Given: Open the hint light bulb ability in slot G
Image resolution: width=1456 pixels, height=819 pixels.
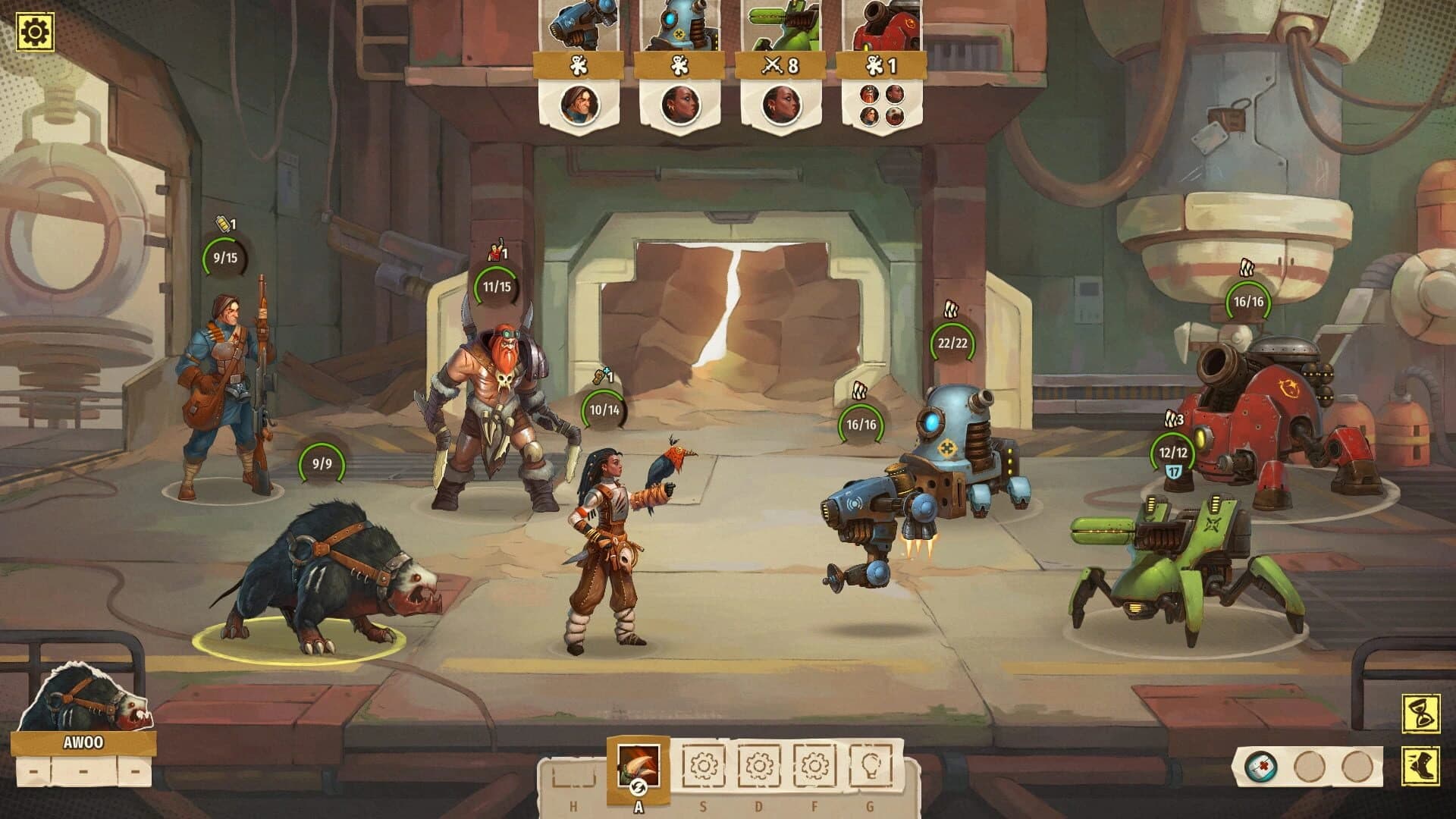Looking at the screenshot, I should [871, 767].
